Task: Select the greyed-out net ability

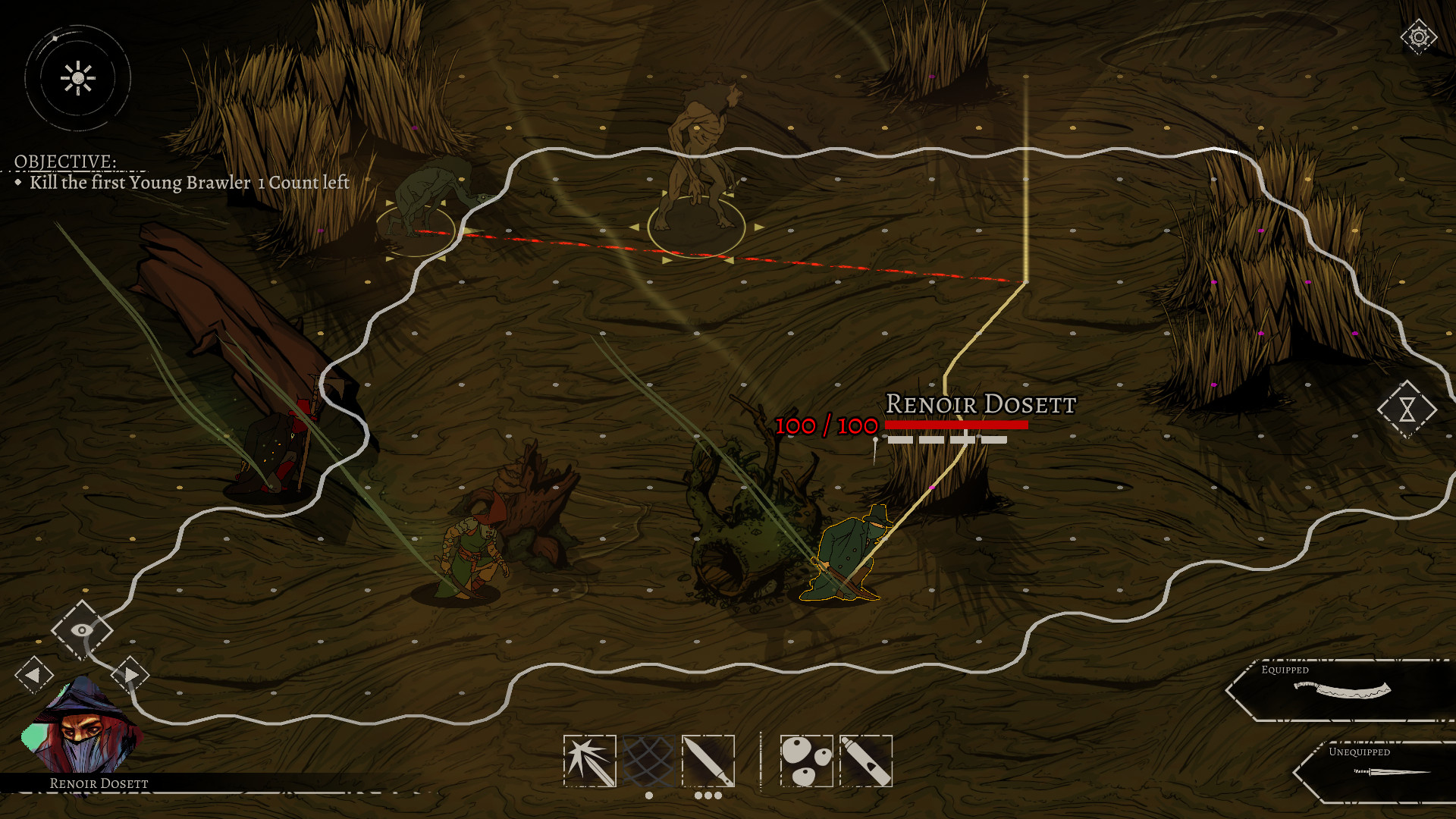Action: point(648,761)
